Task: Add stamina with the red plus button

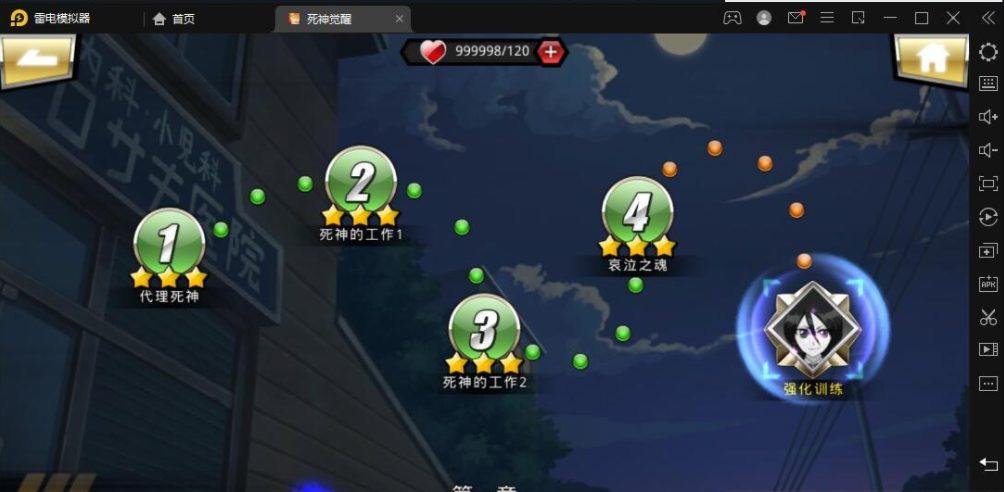Action: [x=550, y=52]
